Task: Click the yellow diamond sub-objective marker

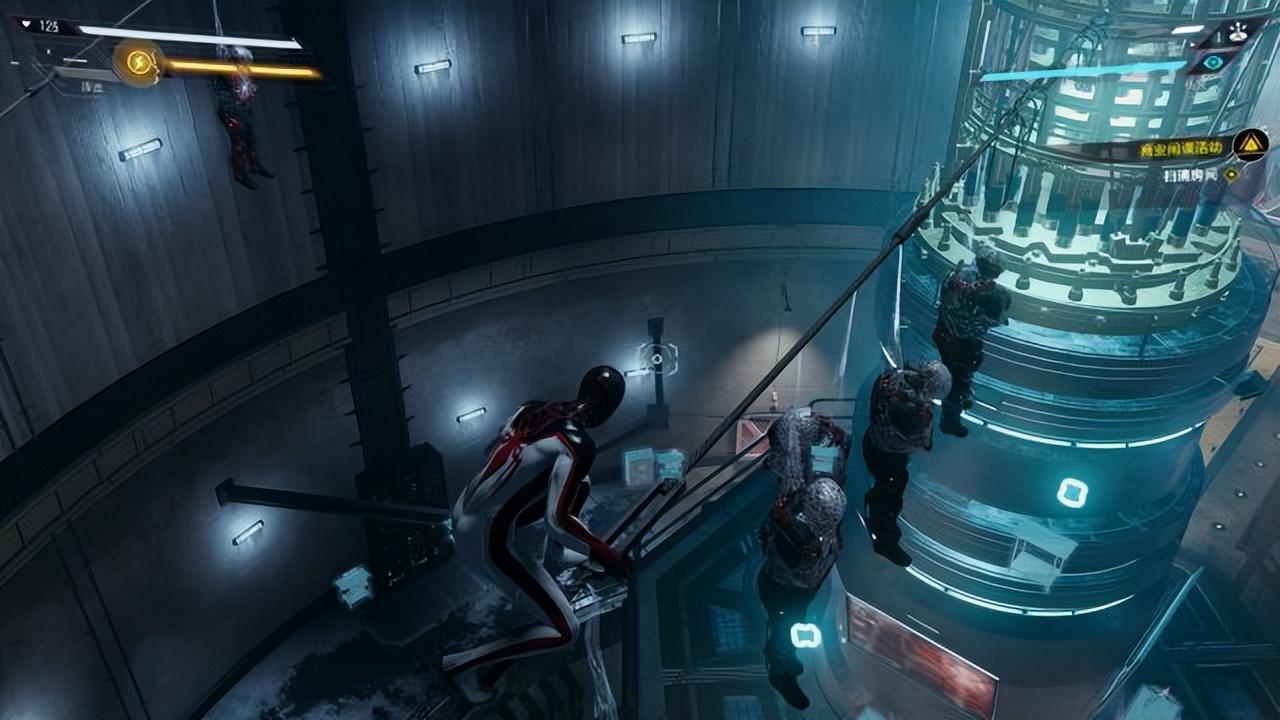Action: click(1231, 175)
